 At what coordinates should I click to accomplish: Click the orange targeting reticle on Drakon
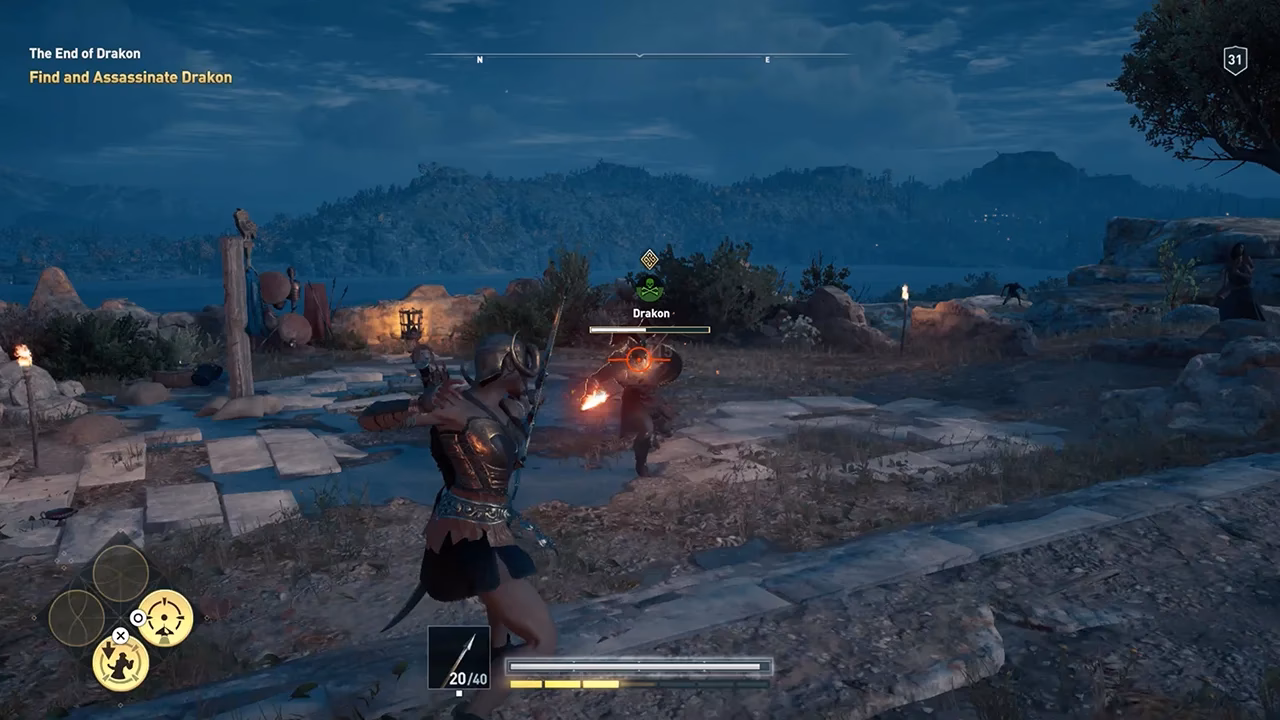tap(637, 361)
